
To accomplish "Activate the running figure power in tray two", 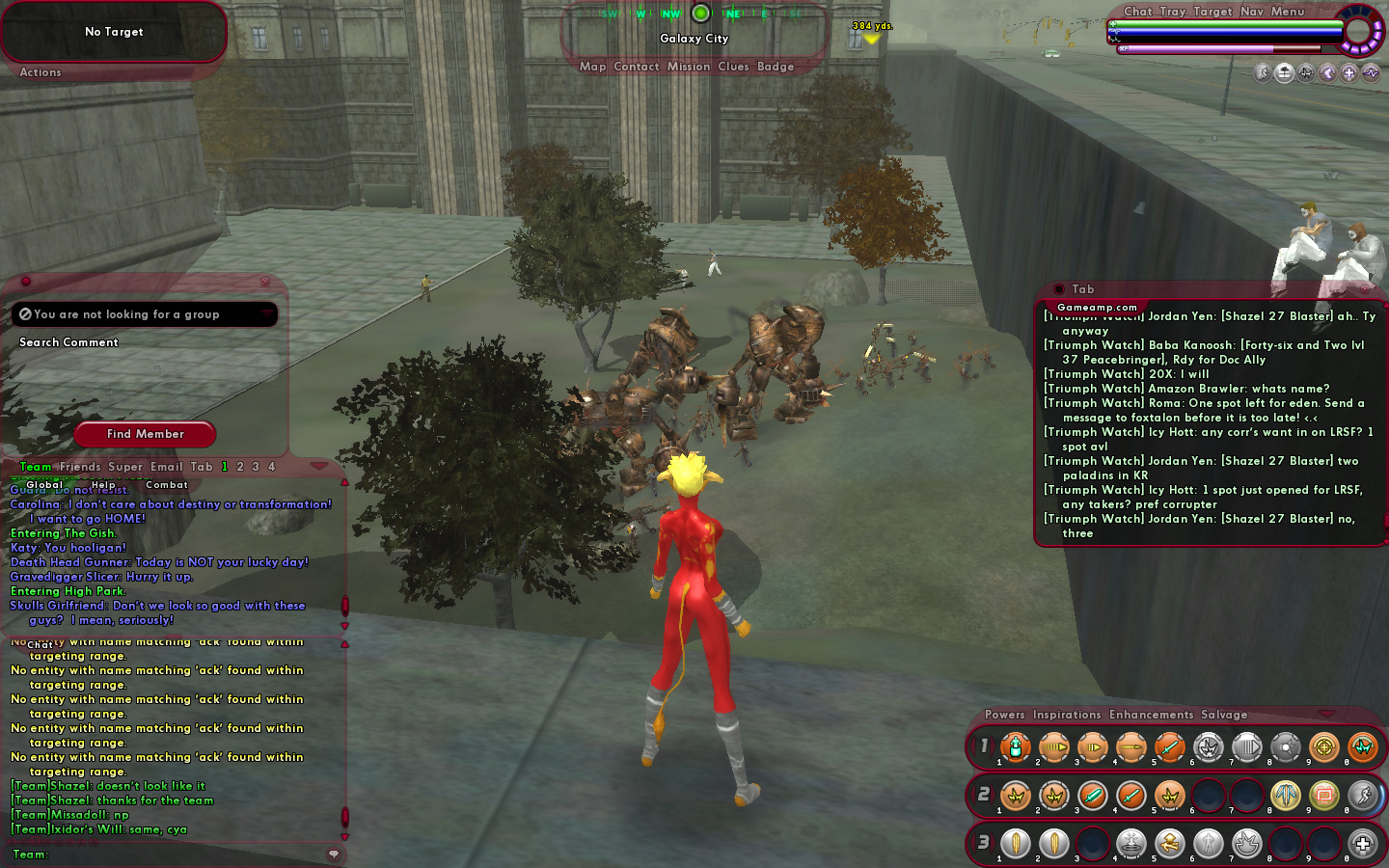I will (1362, 796).
